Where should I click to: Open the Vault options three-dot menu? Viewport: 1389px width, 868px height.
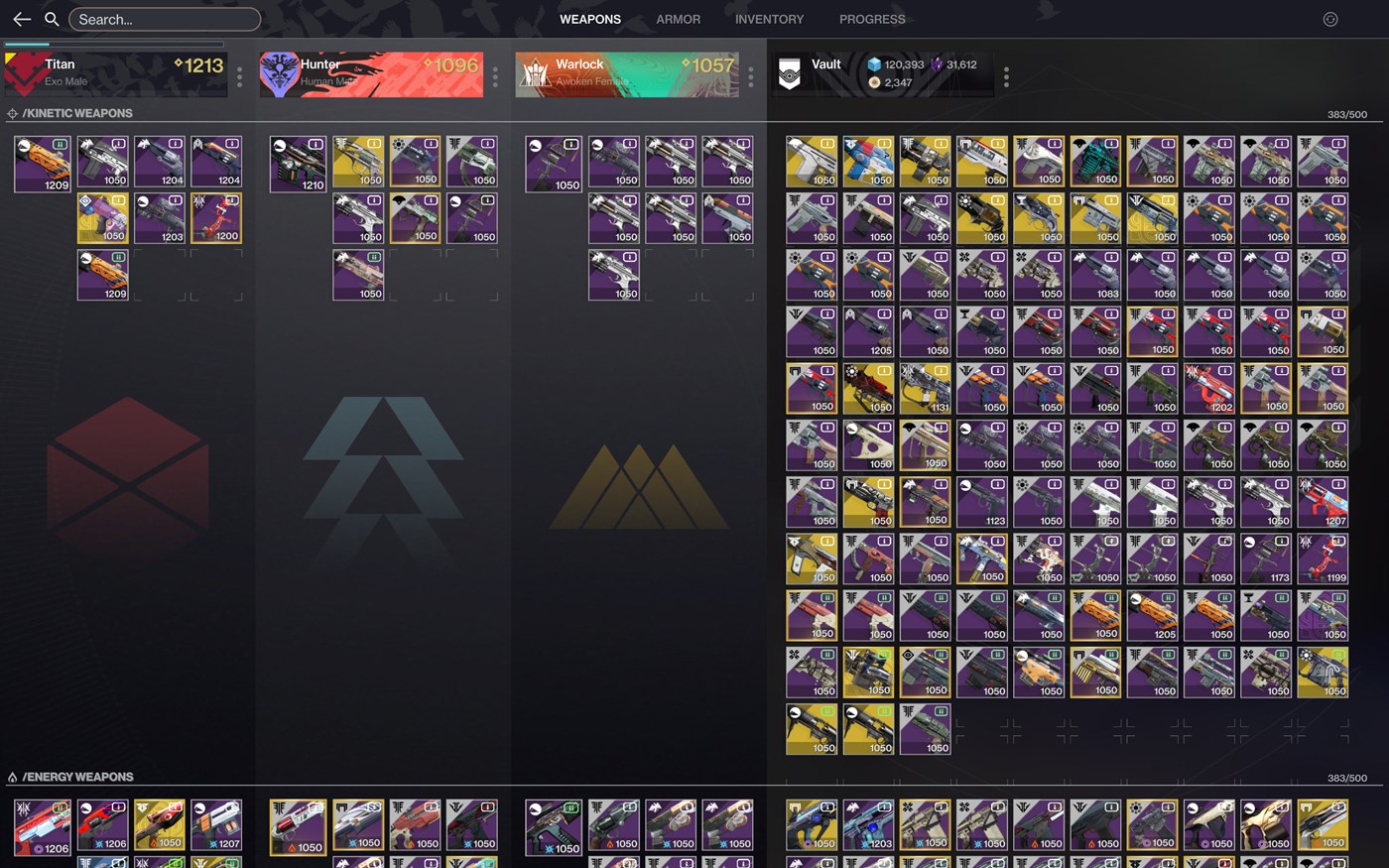tap(1006, 76)
